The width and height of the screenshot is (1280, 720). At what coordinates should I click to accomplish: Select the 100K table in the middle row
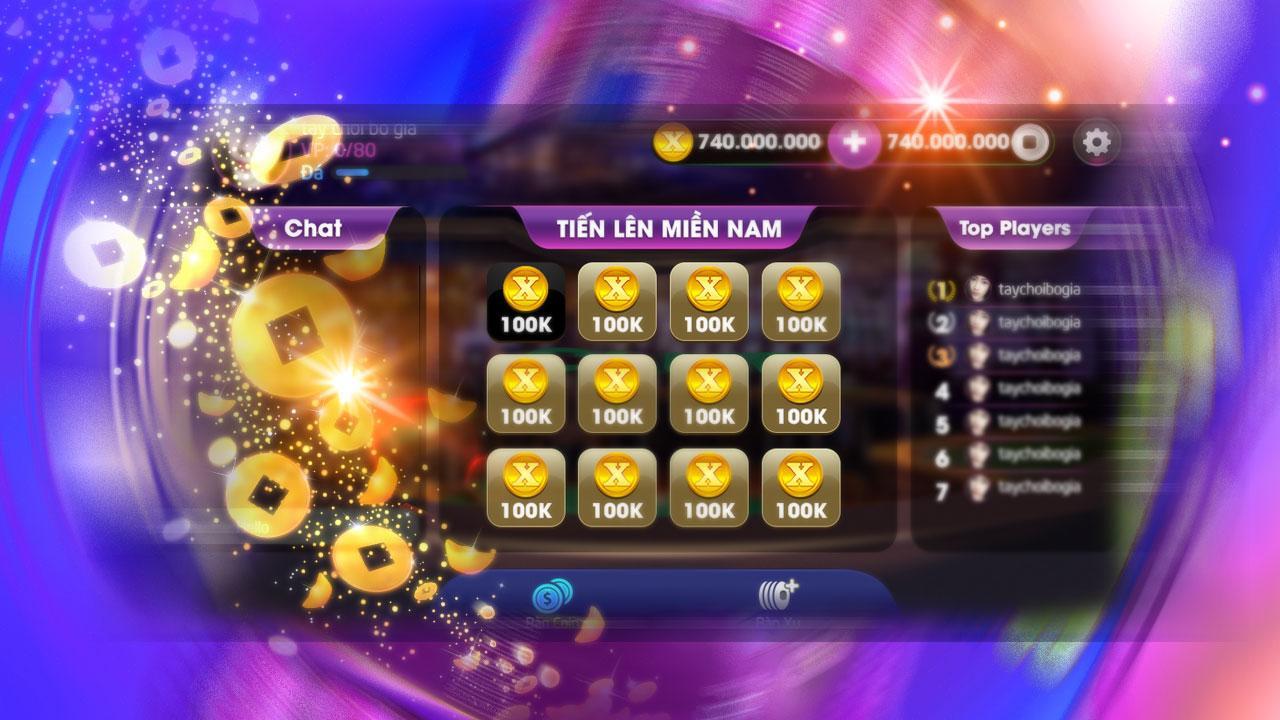(615, 394)
